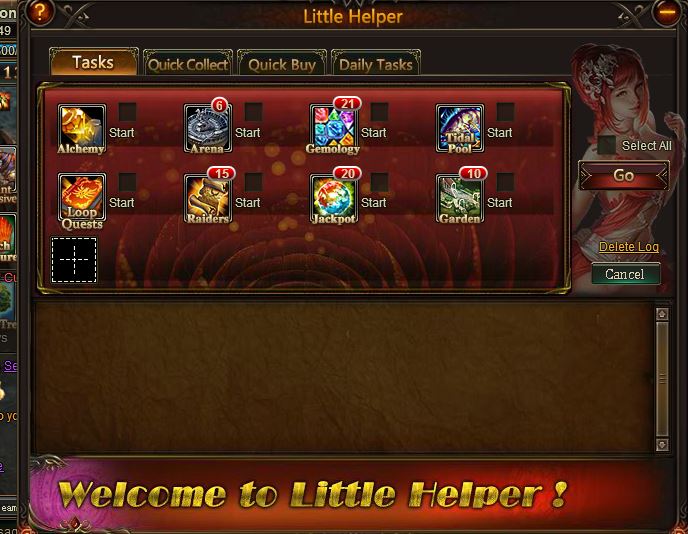Tick the Select All checkbox

[x=607, y=145]
